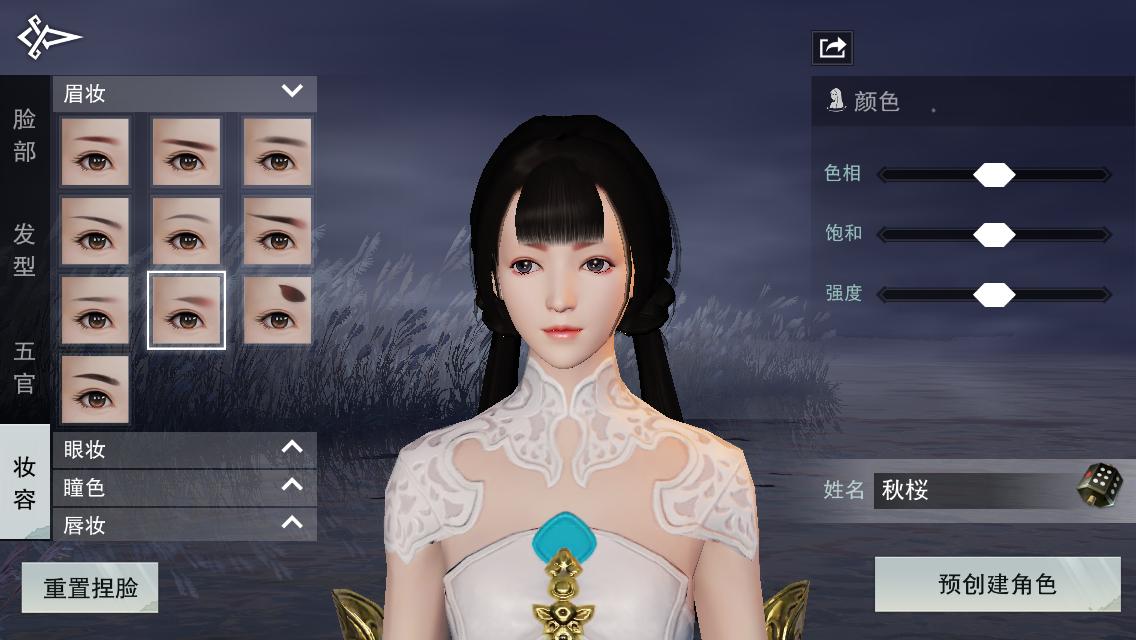Open the share button icon

(x=832, y=47)
